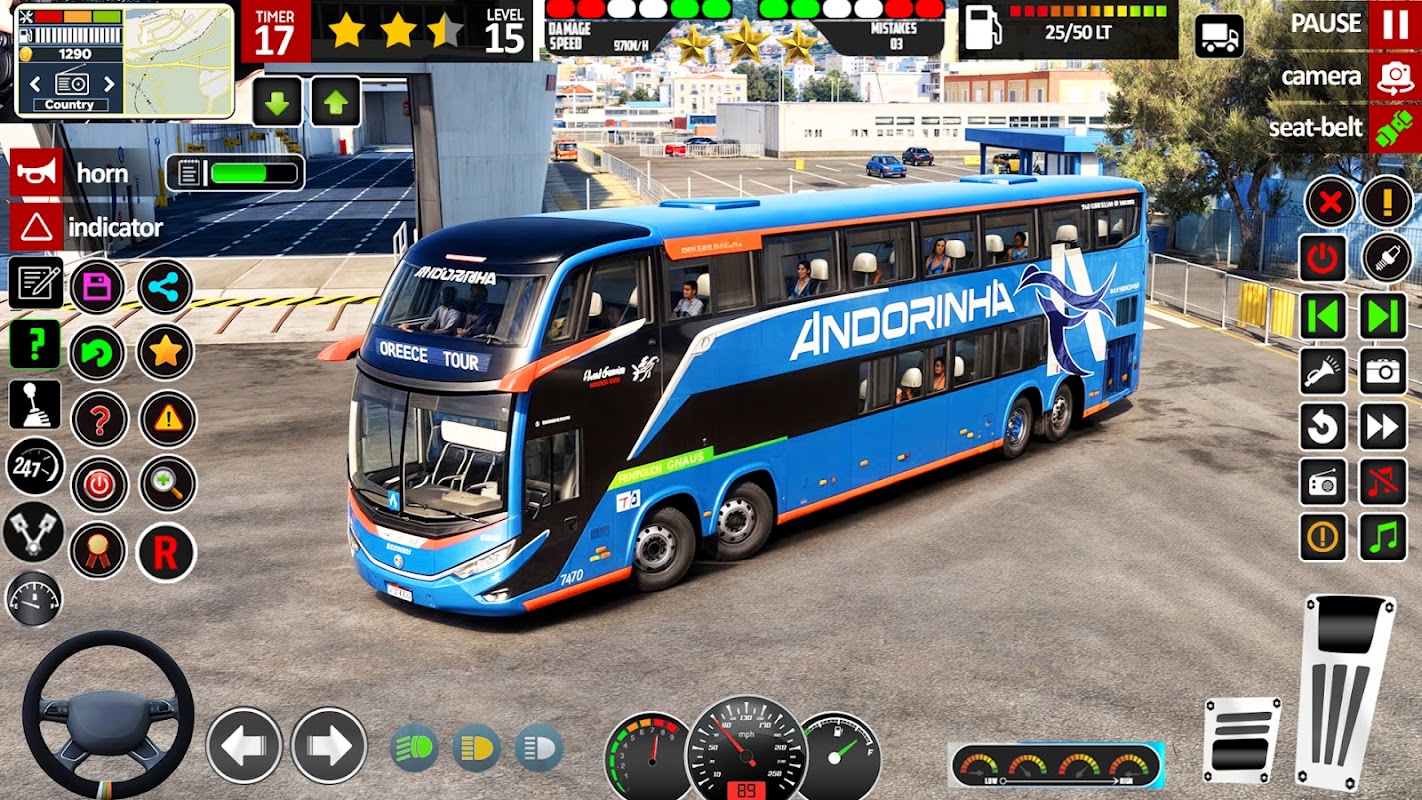Turn the steering wheel control

pos(108,714)
